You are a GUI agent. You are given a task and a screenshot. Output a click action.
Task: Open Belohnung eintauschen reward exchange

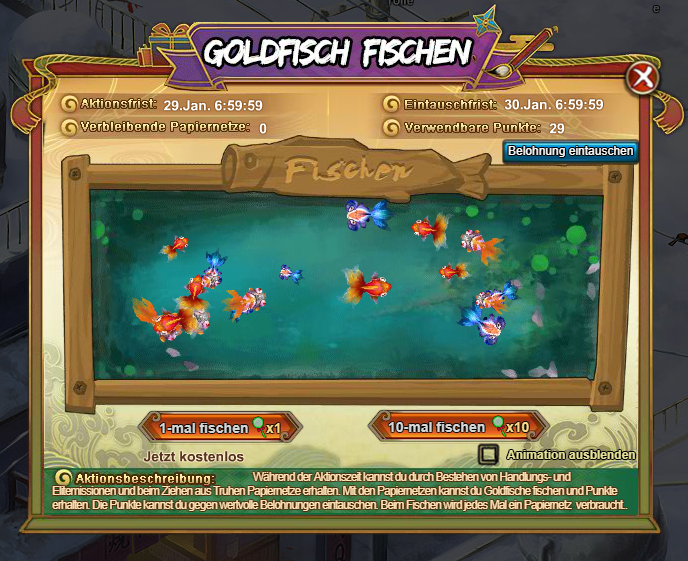coord(571,151)
